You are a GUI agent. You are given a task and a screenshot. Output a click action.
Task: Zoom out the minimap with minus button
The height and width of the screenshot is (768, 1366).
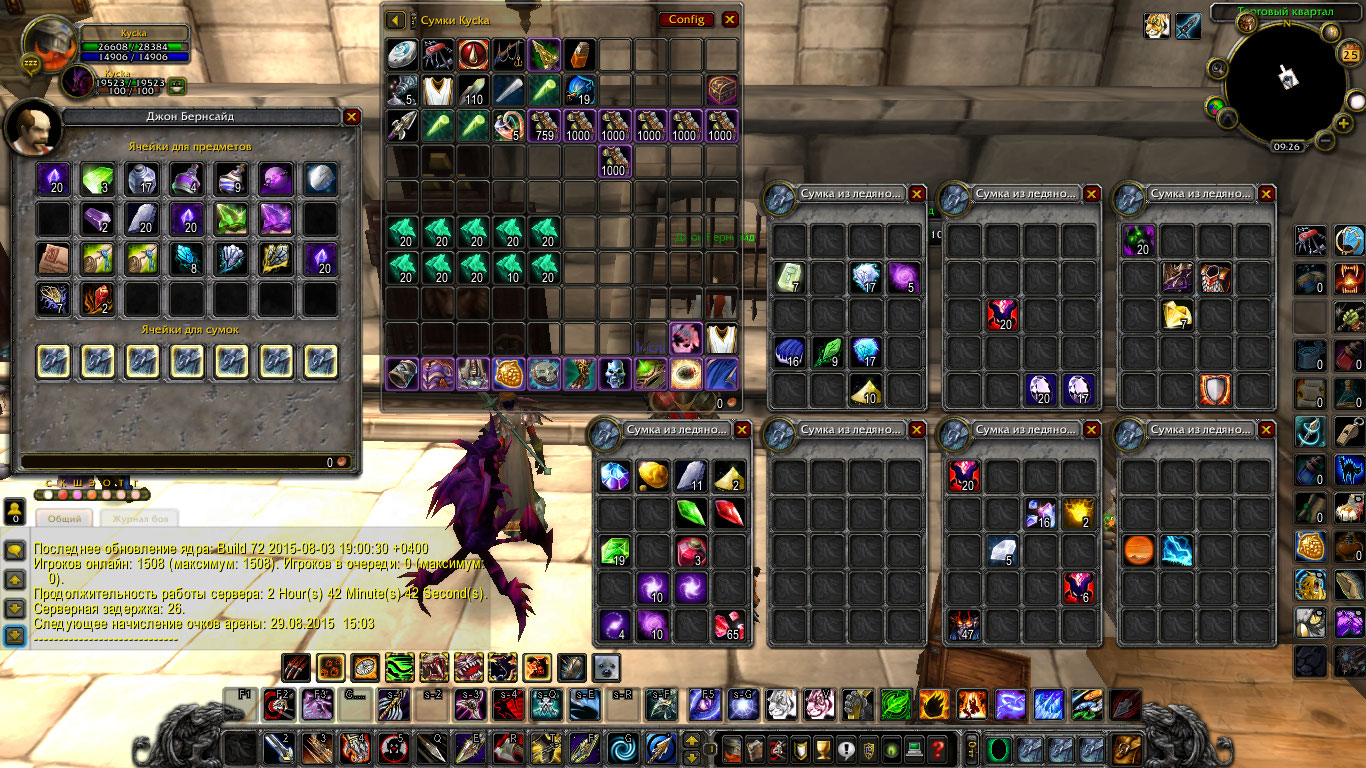(1325, 140)
